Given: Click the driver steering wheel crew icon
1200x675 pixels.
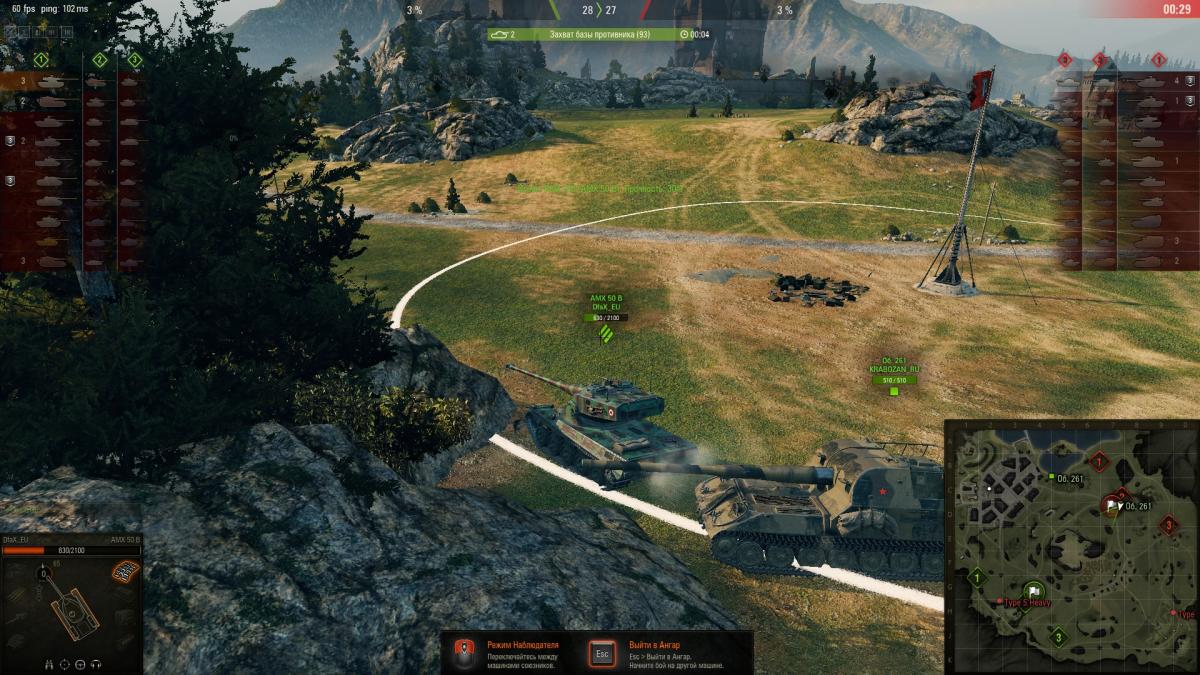Looking at the screenshot, I should (x=81, y=663).
